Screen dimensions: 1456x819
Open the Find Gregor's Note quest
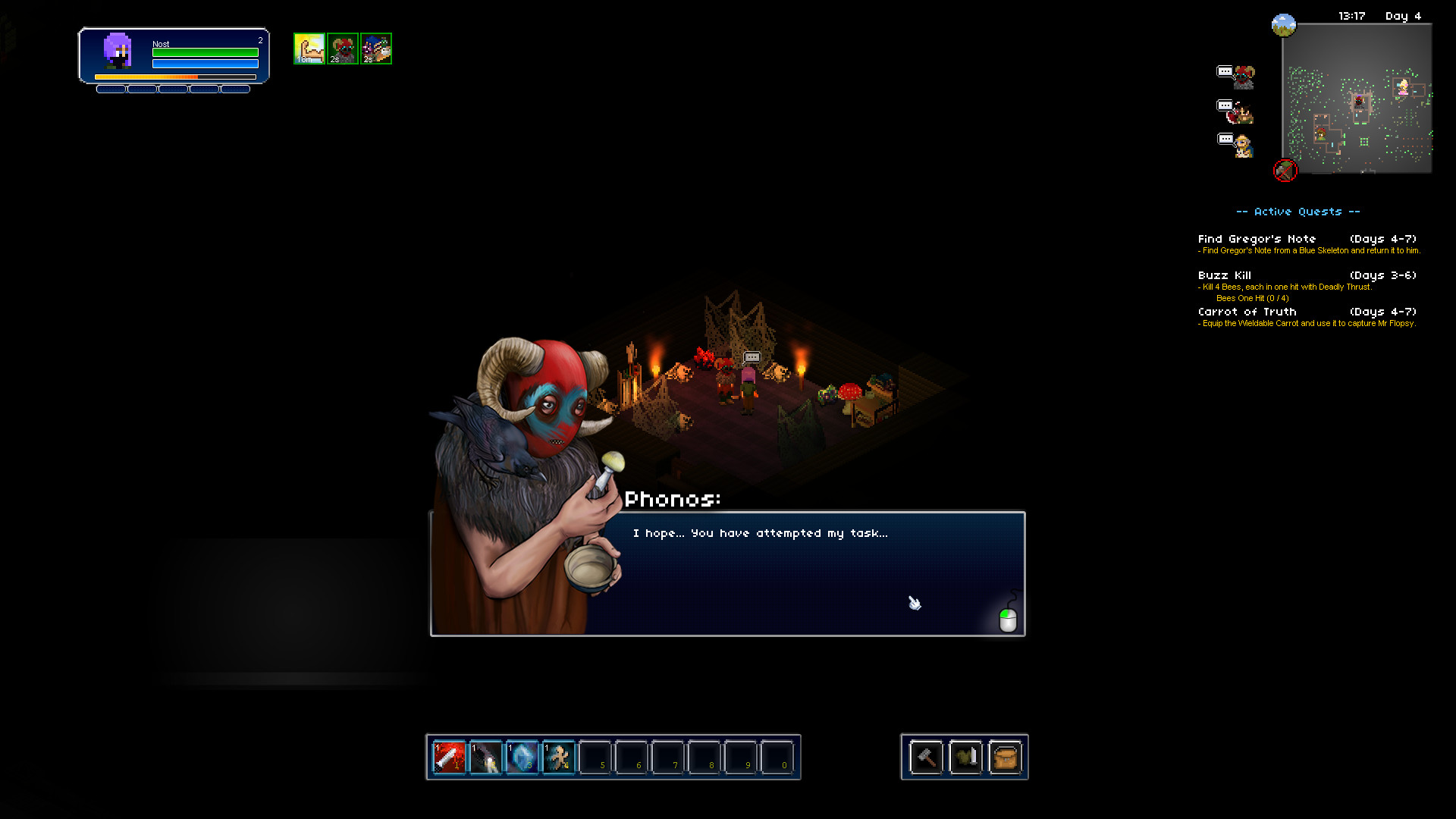point(1257,239)
